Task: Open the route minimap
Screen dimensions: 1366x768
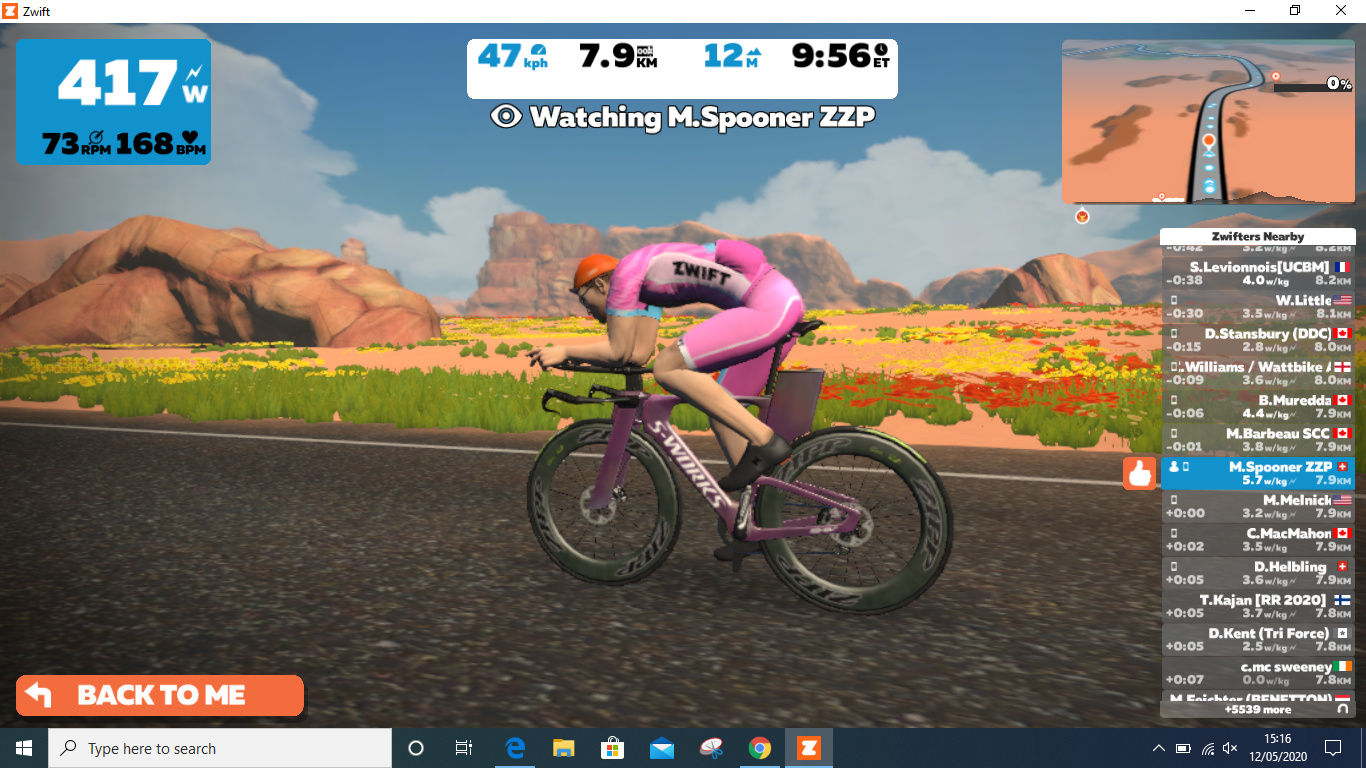Action: coord(1207,122)
